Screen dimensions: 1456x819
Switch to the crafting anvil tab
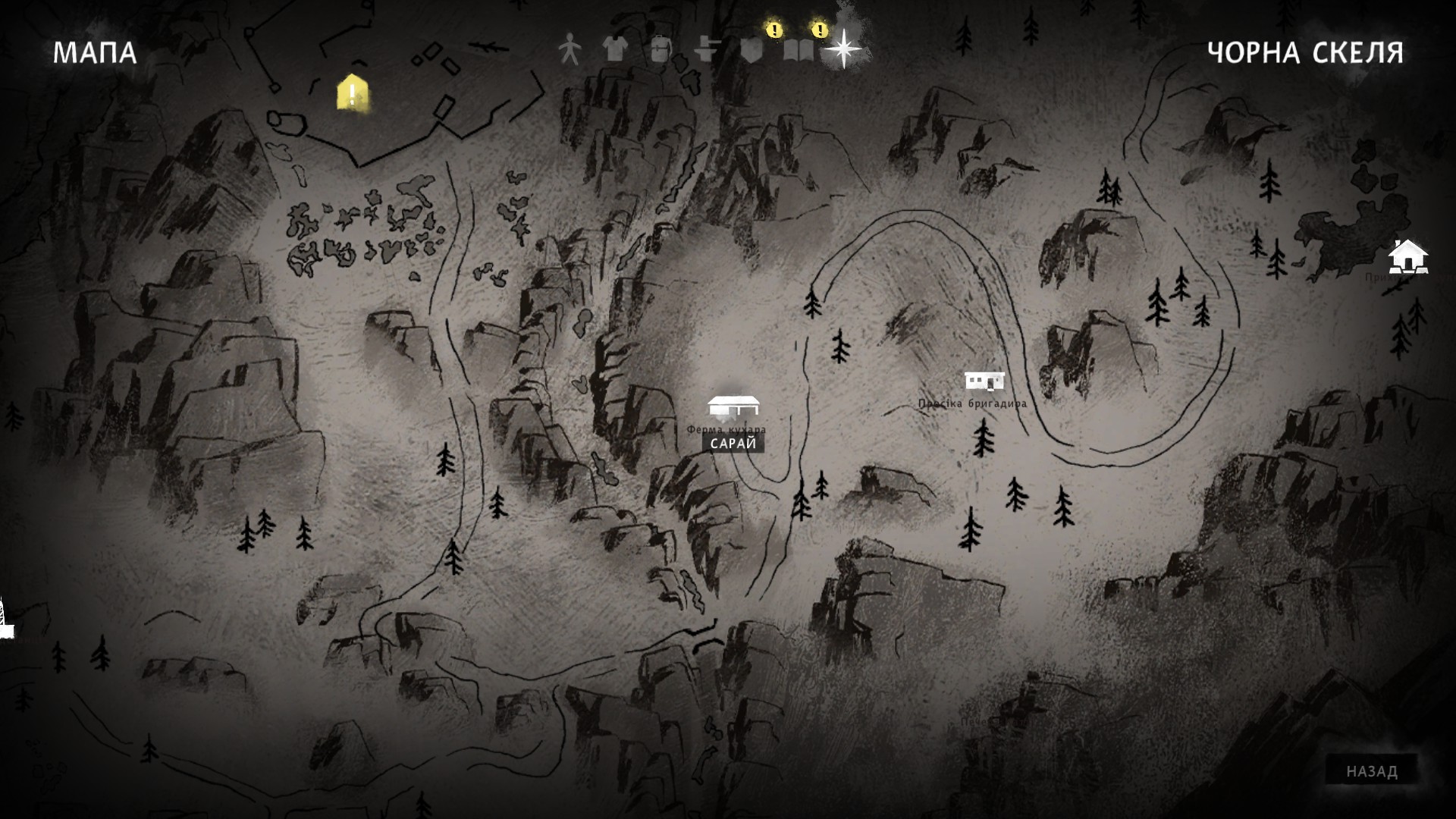pos(707,50)
